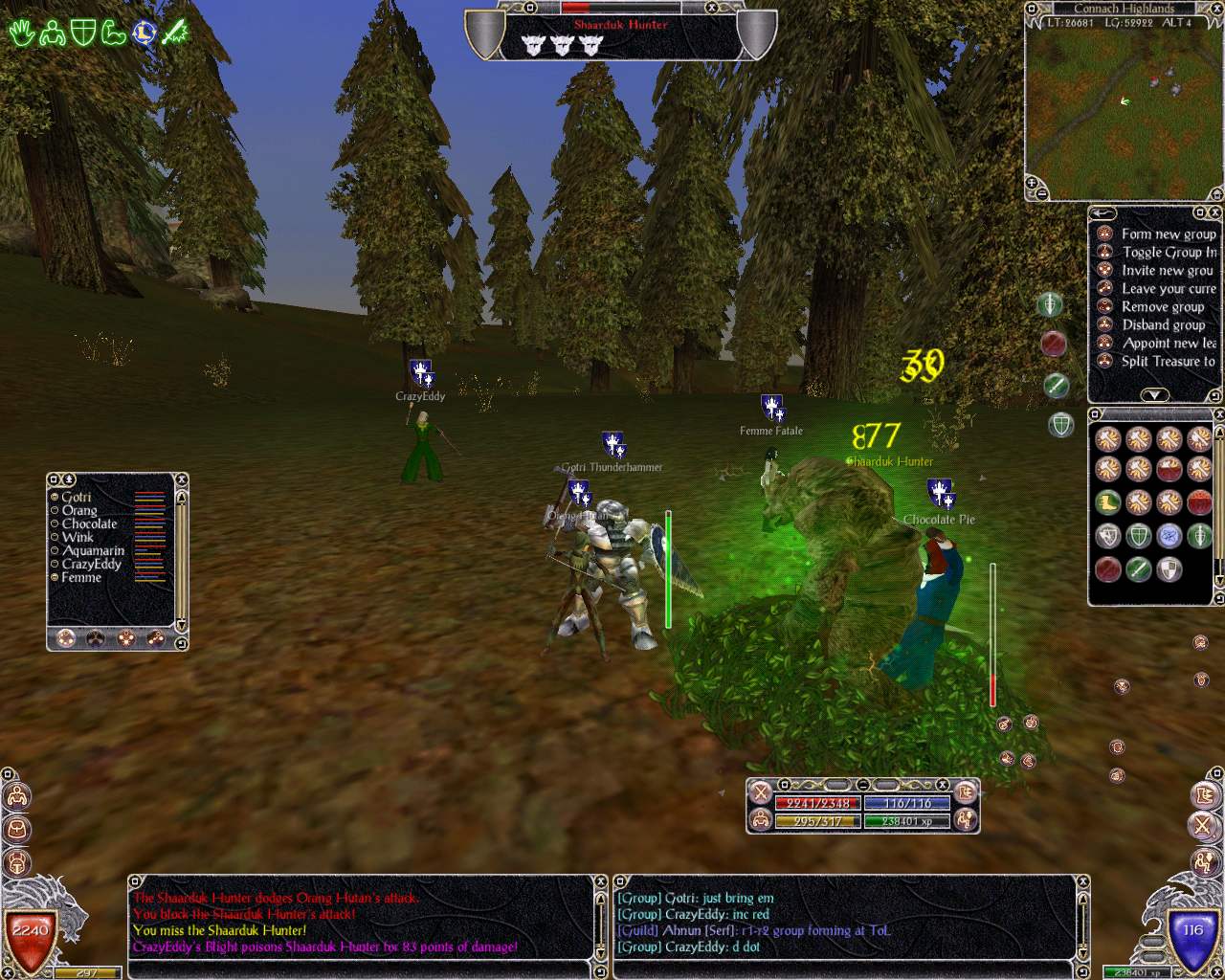Select Gotri in the group member list
This screenshot has height=980, width=1225.
pos(77,497)
